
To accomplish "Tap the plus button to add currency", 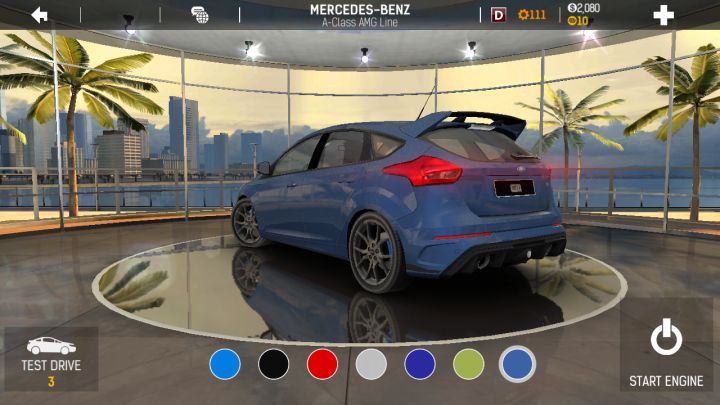I will point(663,15).
